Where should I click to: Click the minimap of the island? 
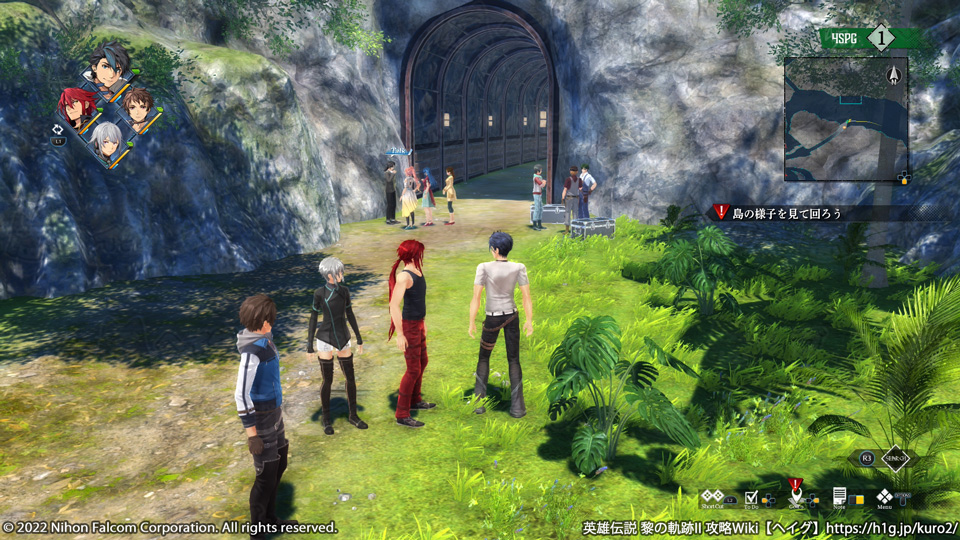coord(845,118)
